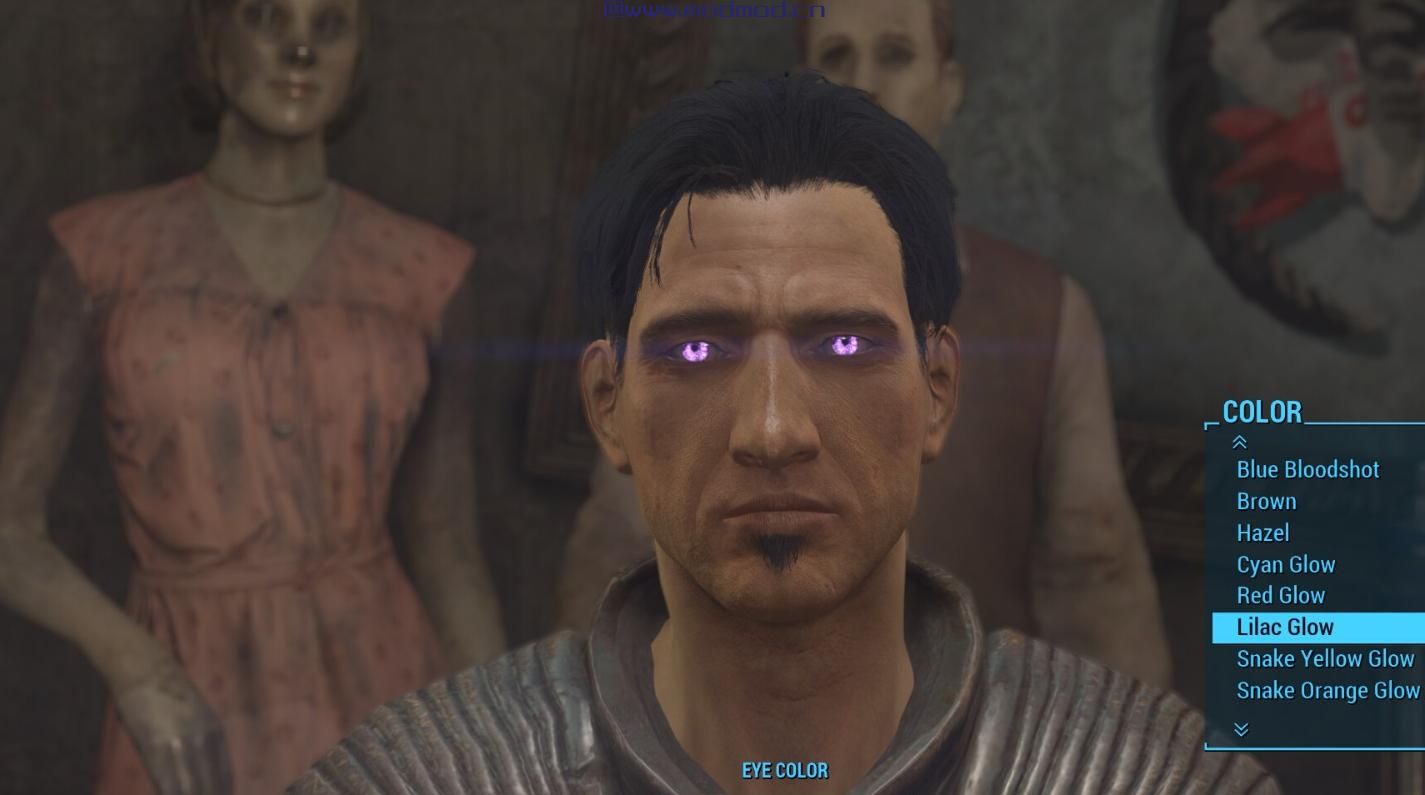Choose Brown from the color list
The width and height of the screenshot is (1425, 795).
pos(1266,501)
